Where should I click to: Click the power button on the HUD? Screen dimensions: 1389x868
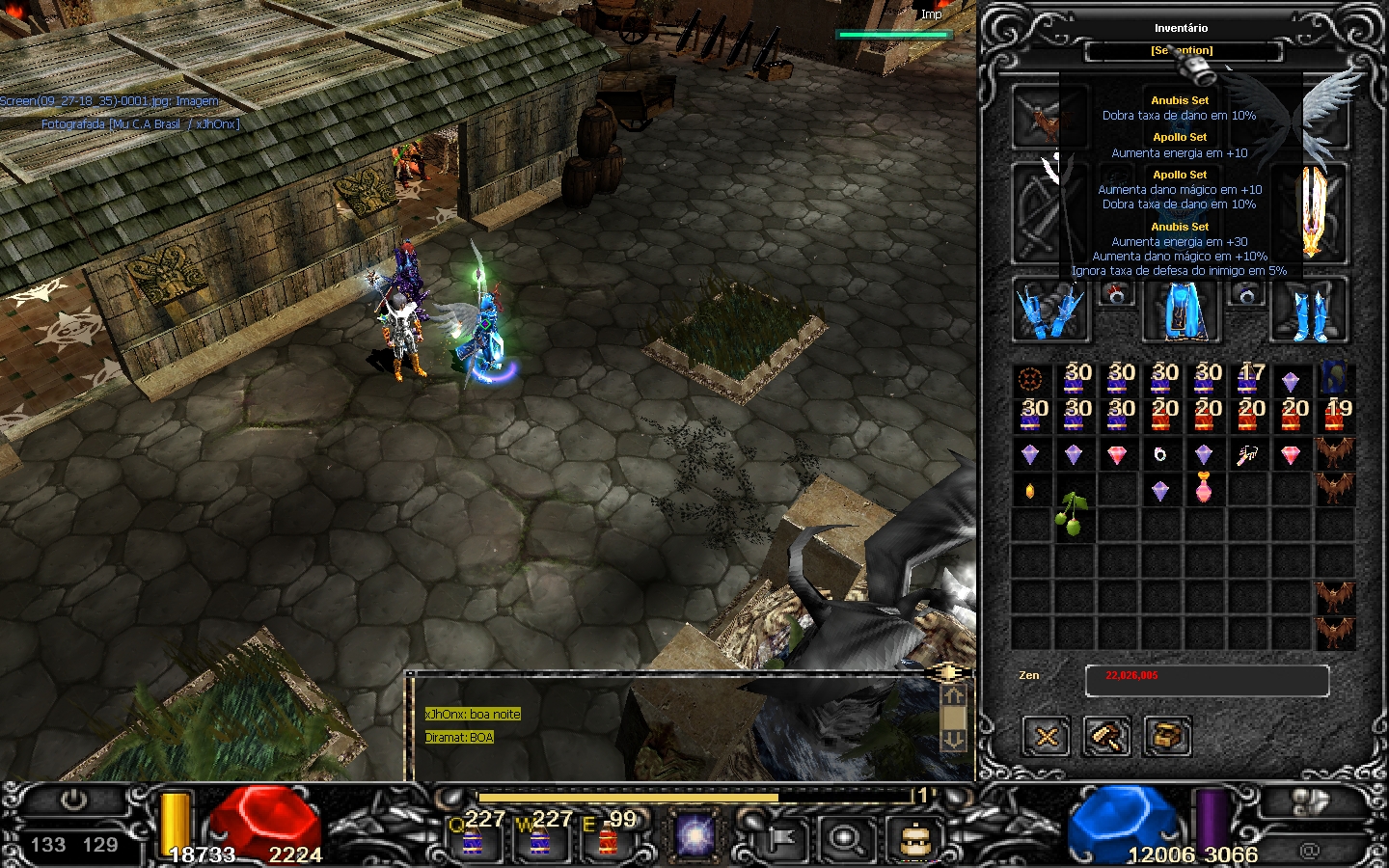pos(73,800)
